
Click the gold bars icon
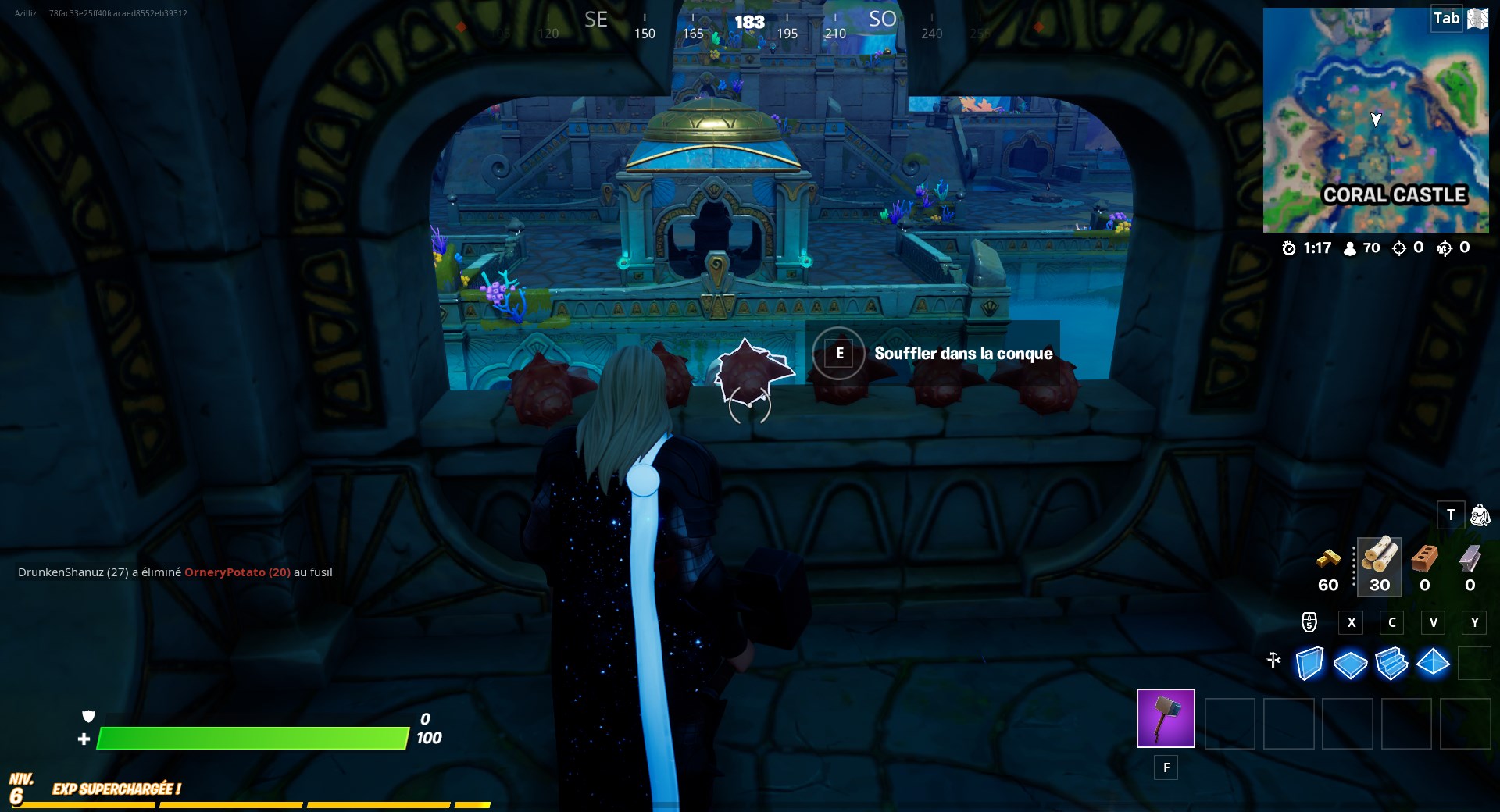pos(1329,557)
